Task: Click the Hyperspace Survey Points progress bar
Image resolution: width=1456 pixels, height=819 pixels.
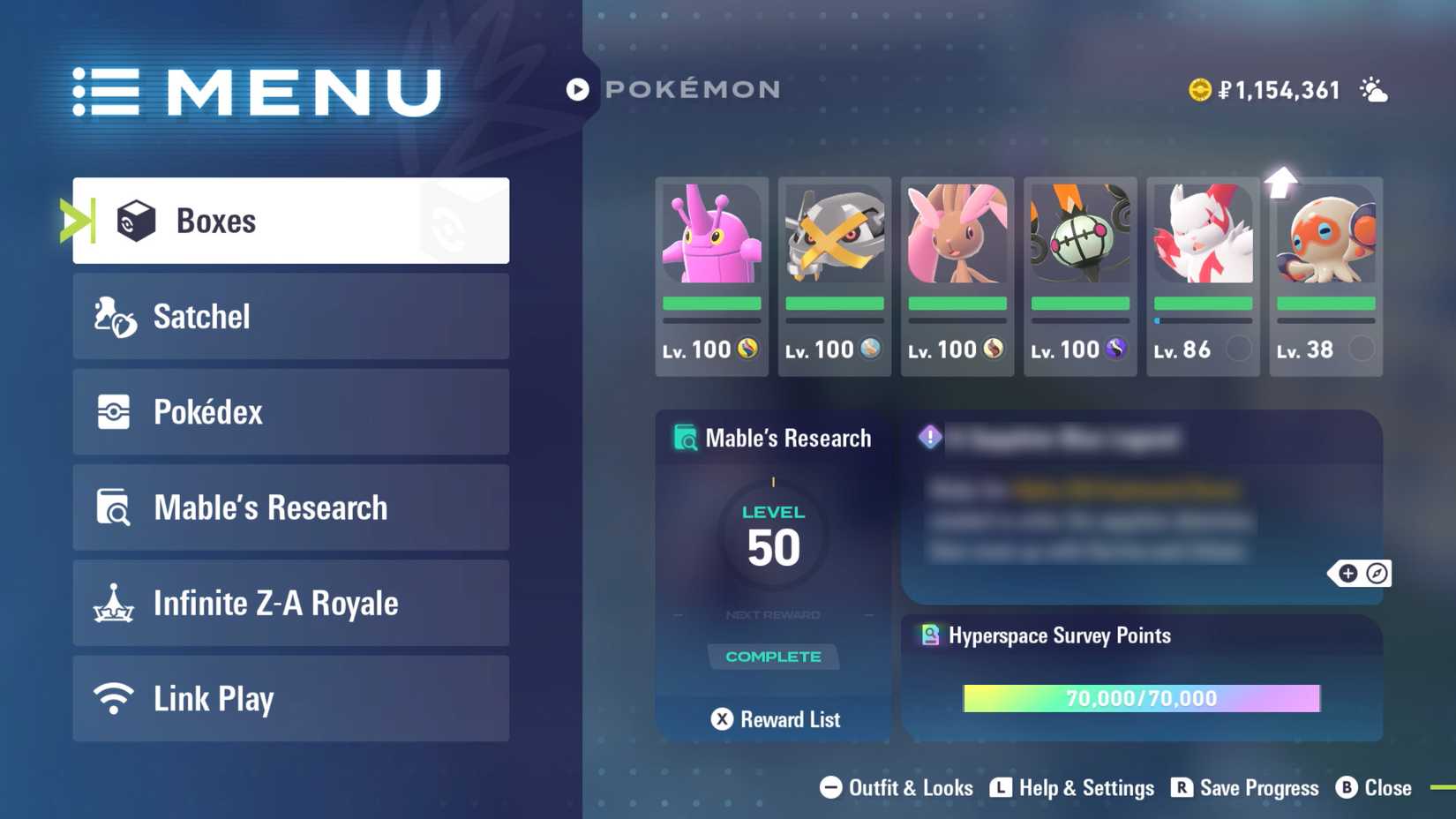Action: point(1140,698)
